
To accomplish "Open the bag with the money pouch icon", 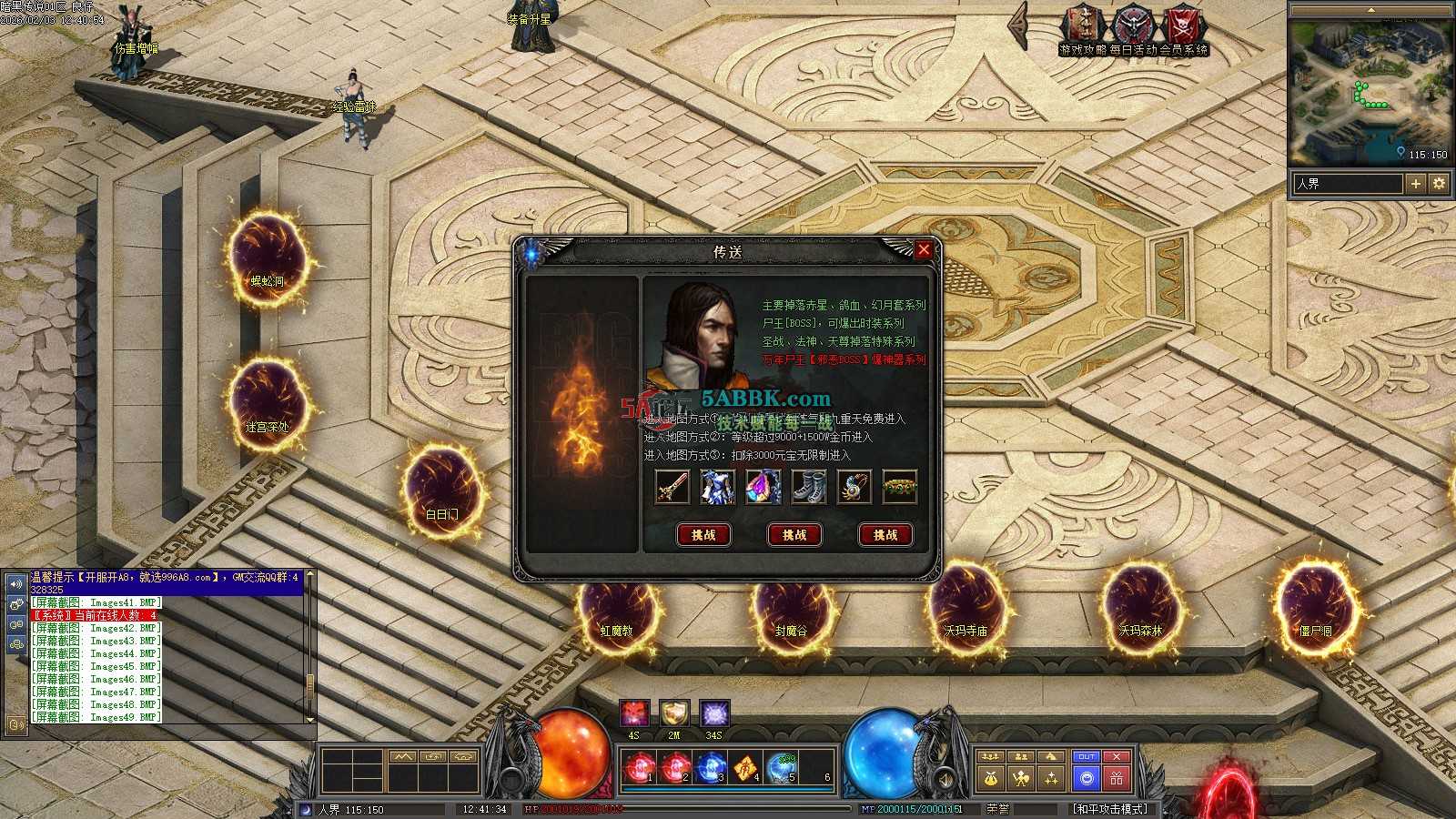I will (991, 778).
